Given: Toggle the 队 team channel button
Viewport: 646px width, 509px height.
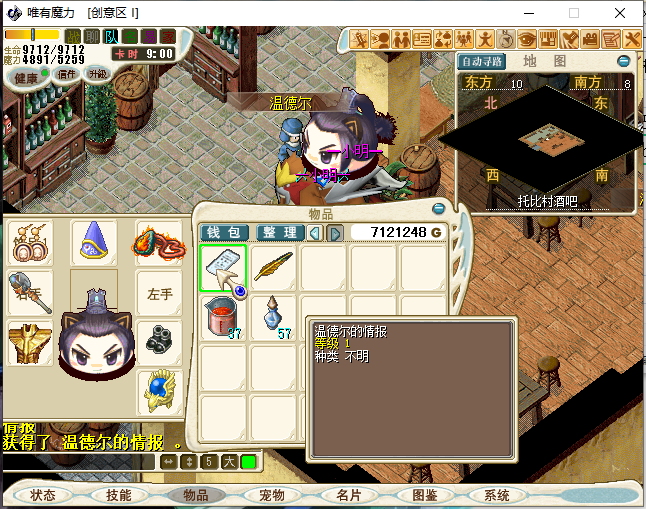Looking at the screenshot, I should (x=107, y=37).
